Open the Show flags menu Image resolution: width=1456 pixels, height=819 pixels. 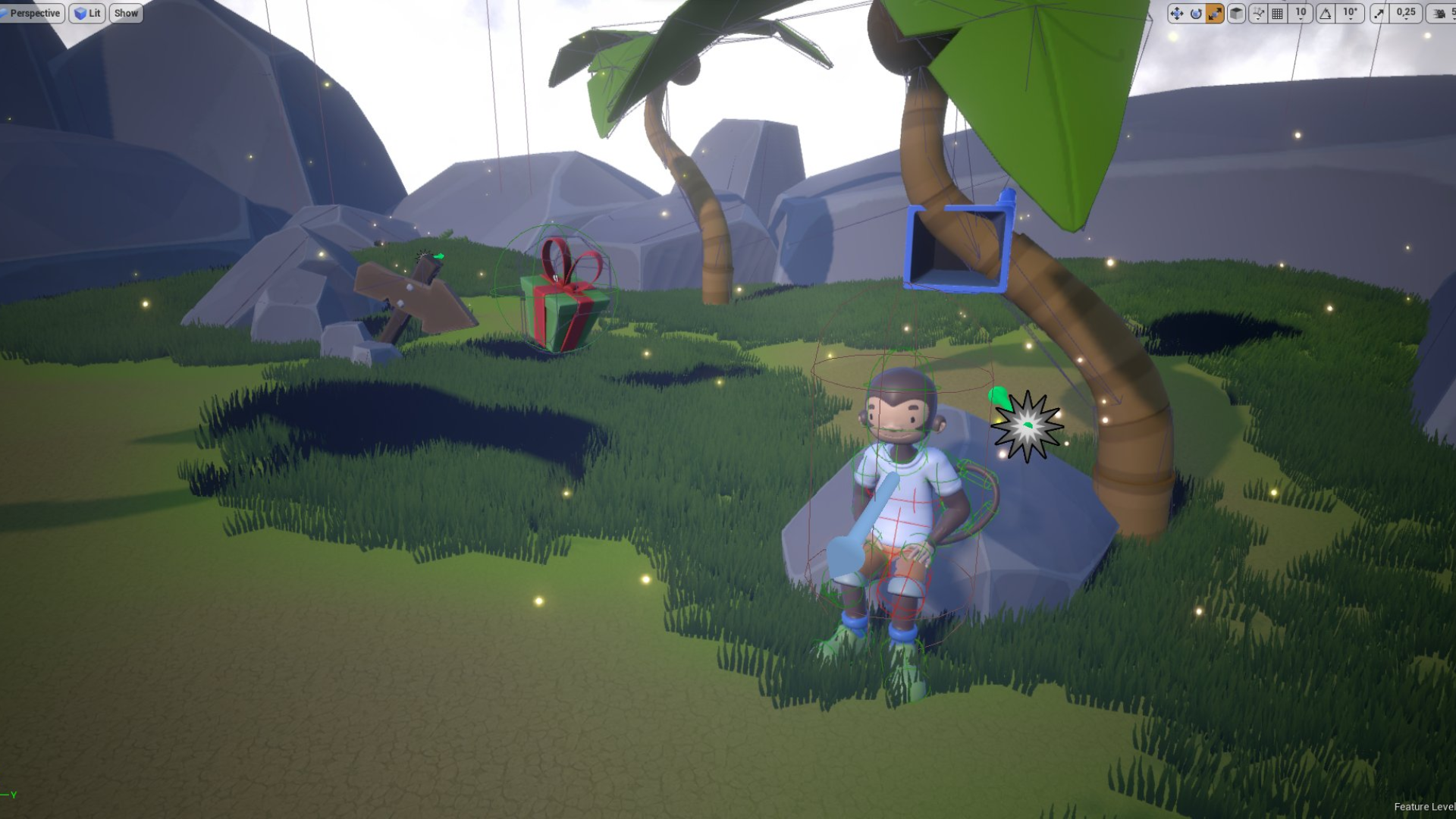click(126, 13)
